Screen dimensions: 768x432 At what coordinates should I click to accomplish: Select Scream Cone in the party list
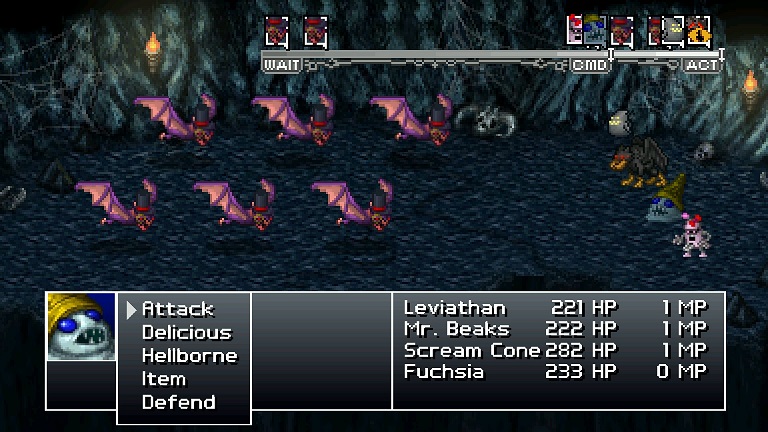tap(471, 350)
